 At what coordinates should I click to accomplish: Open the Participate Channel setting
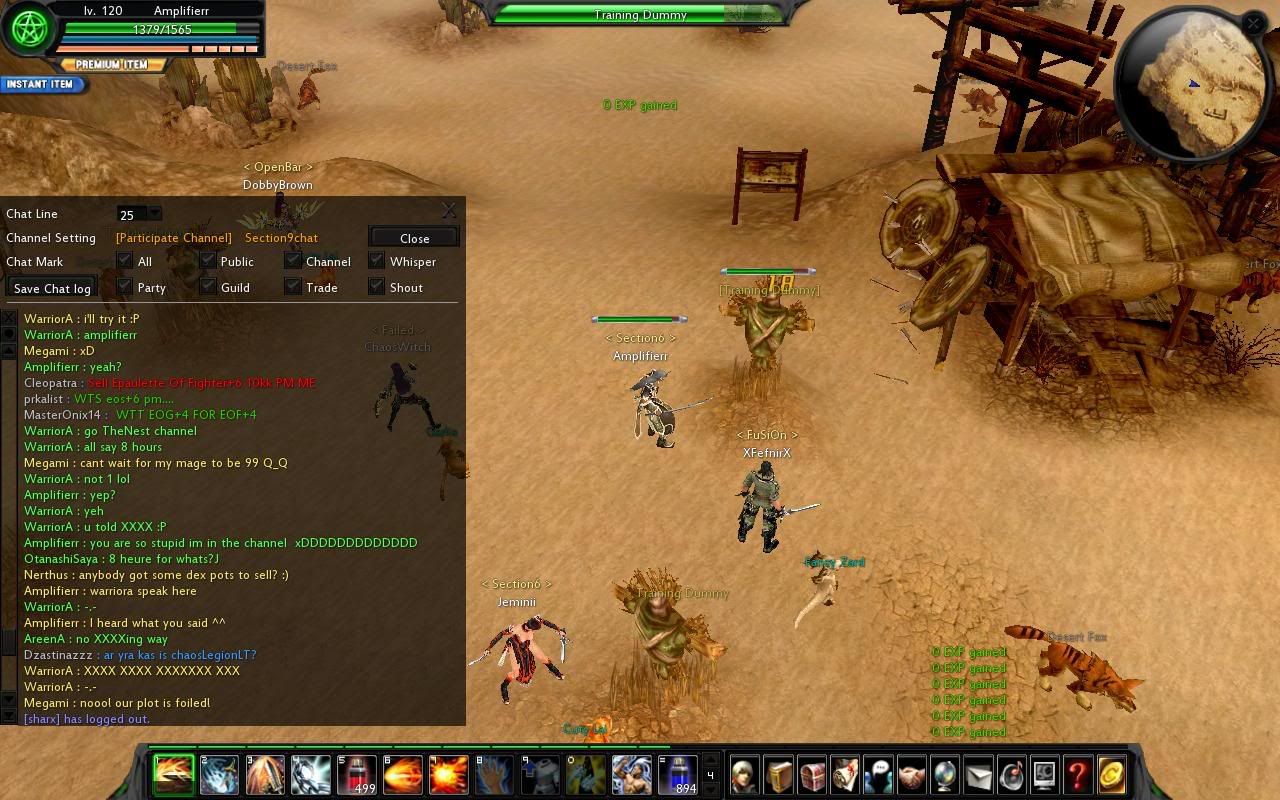click(x=173, y=238)
